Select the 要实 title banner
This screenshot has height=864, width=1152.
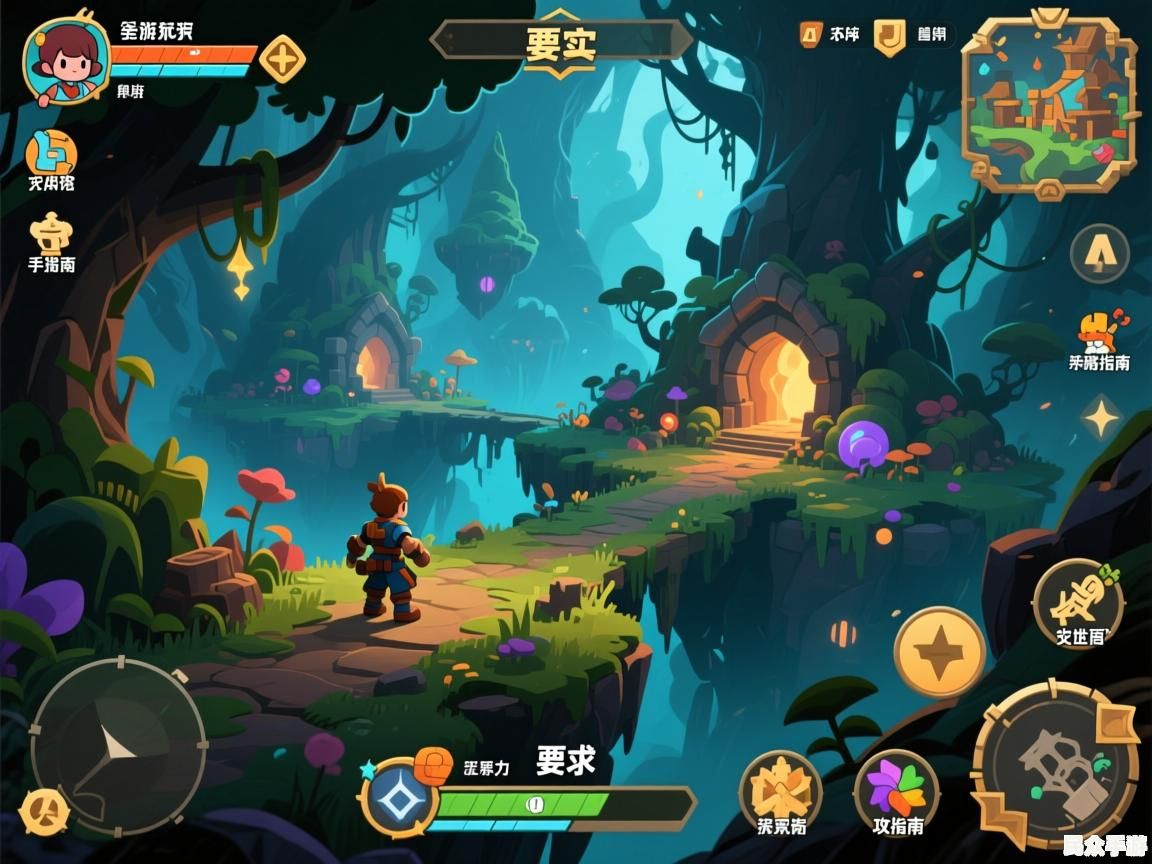tap(561, 42)
